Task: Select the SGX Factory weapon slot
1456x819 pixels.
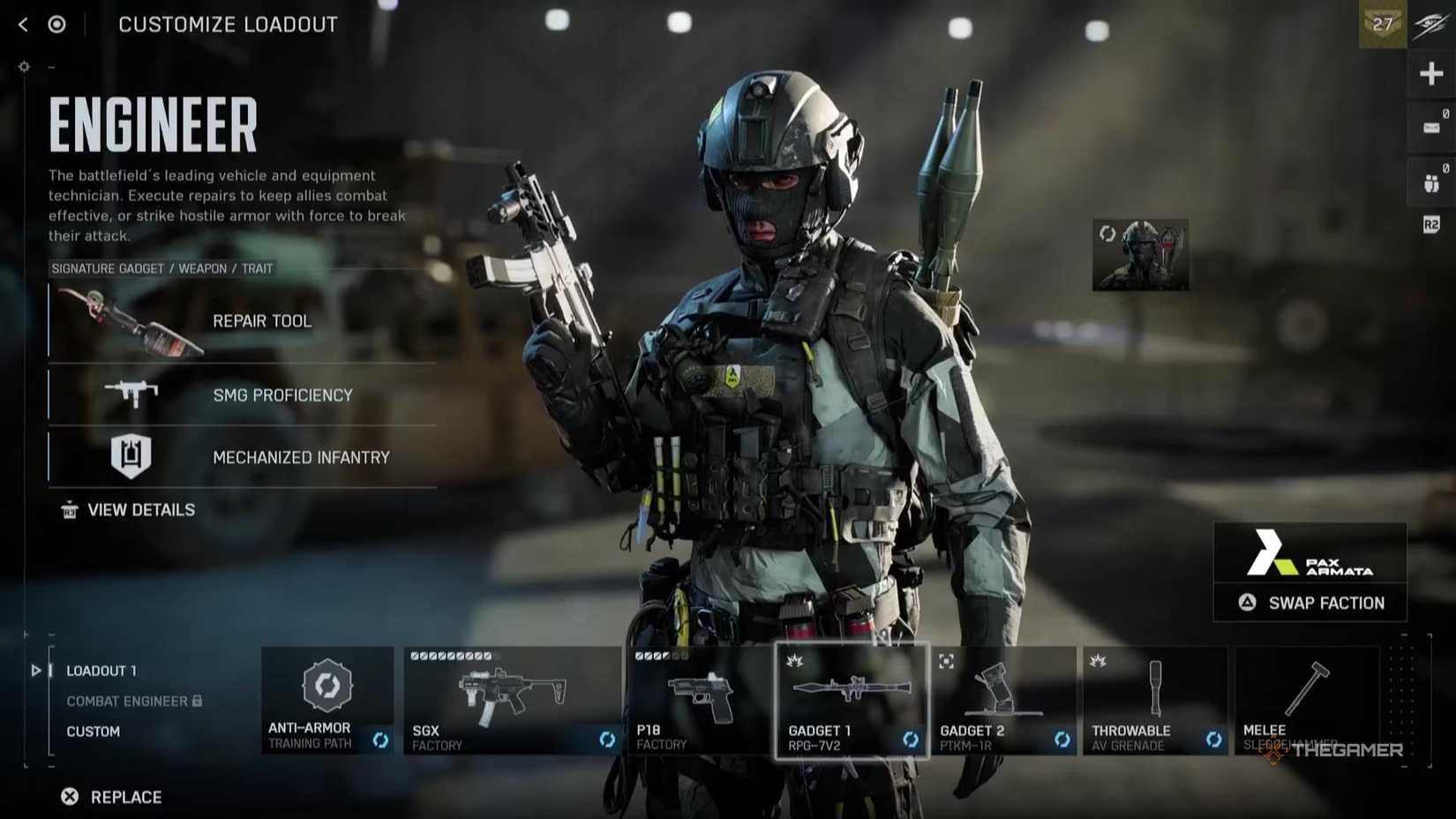Action: point(512,693)
